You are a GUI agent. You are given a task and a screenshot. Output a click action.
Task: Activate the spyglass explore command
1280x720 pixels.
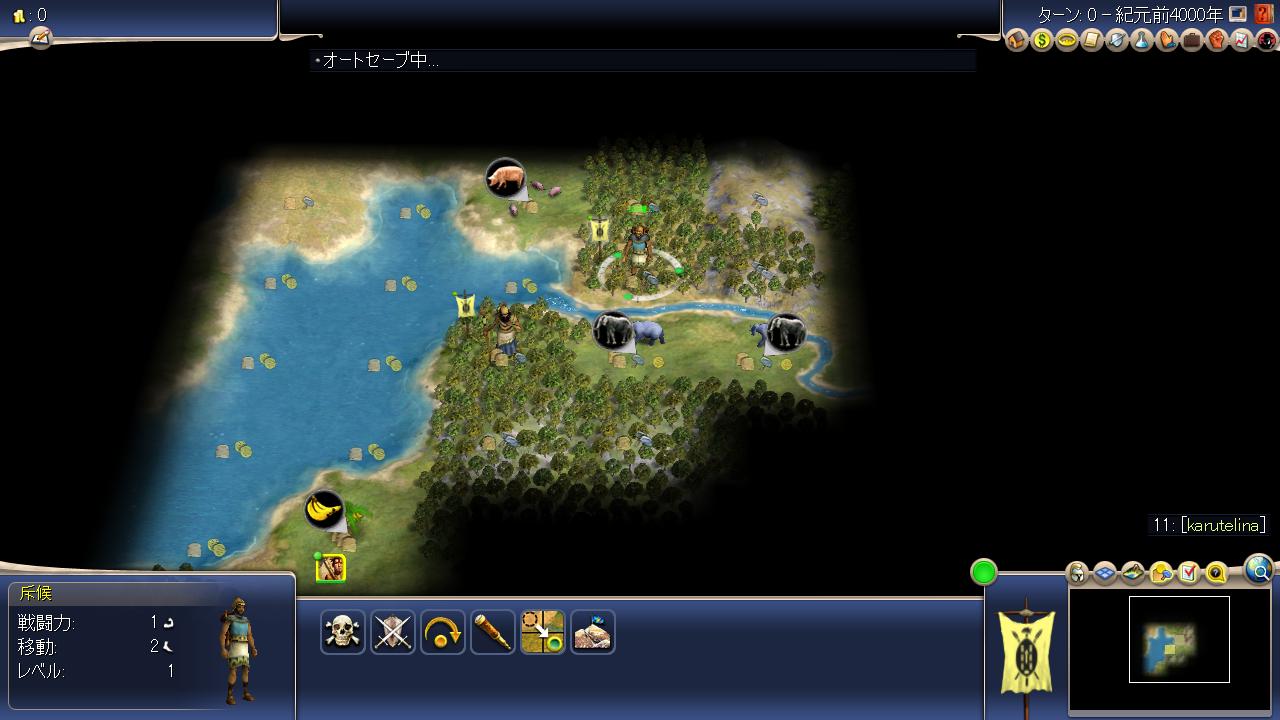[x=493, y=632]
